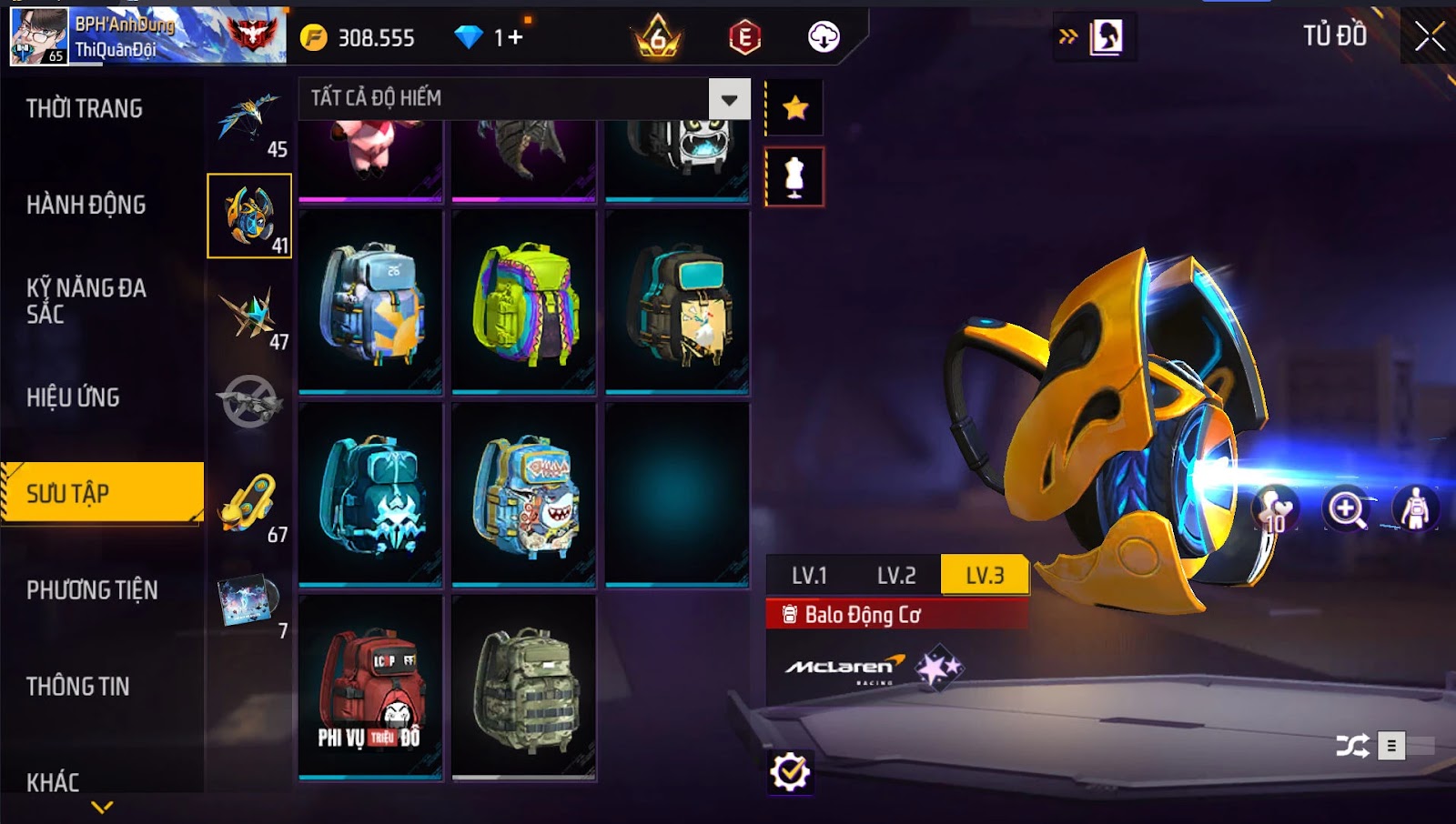This screenshot has height=824, width=1456.
Task: Click the checkmark gear equip button
Action: coord(789,772)
